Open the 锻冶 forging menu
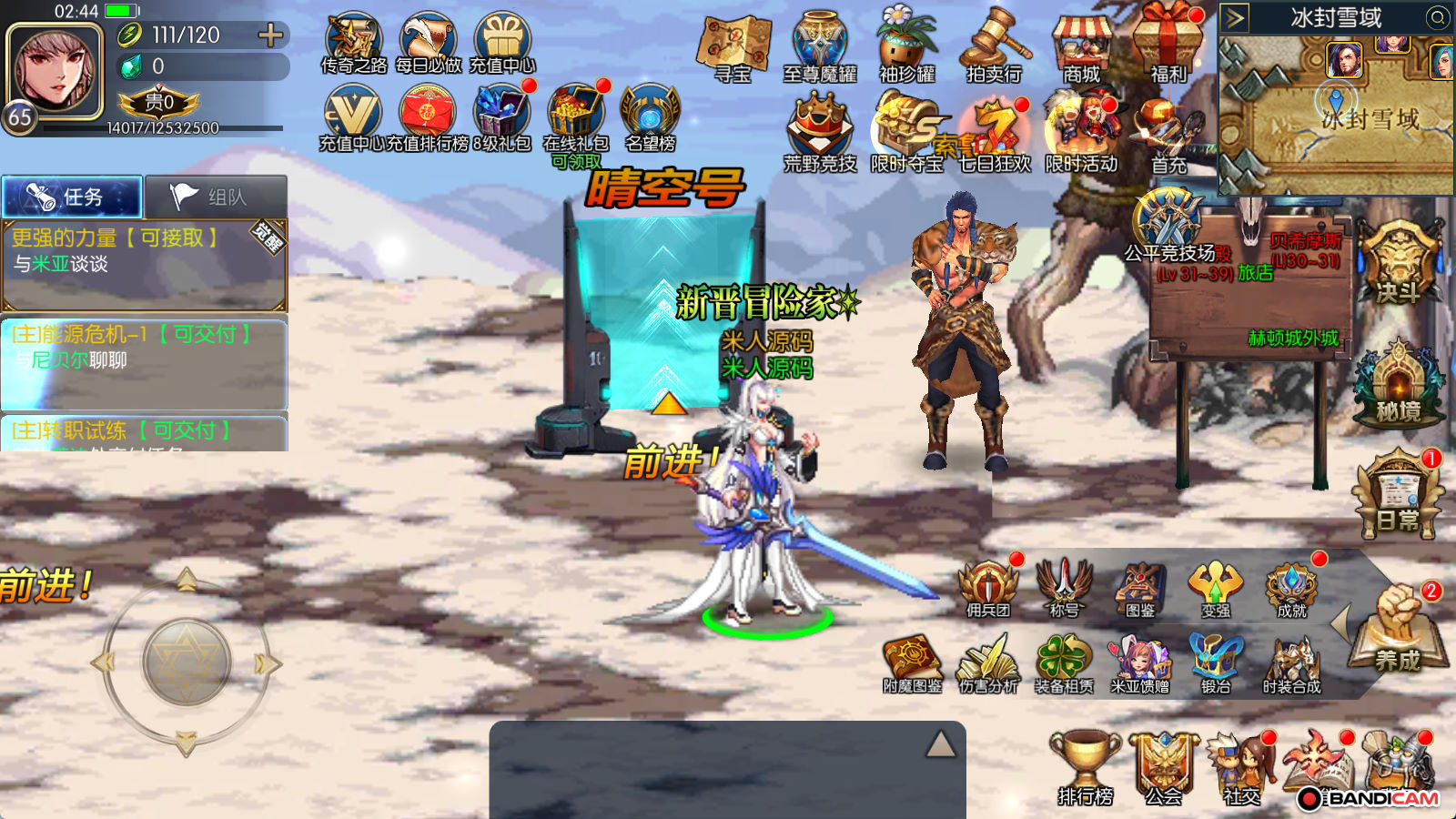The height and width of the screenshot is (819, 1456). (x=1216, y=663)
